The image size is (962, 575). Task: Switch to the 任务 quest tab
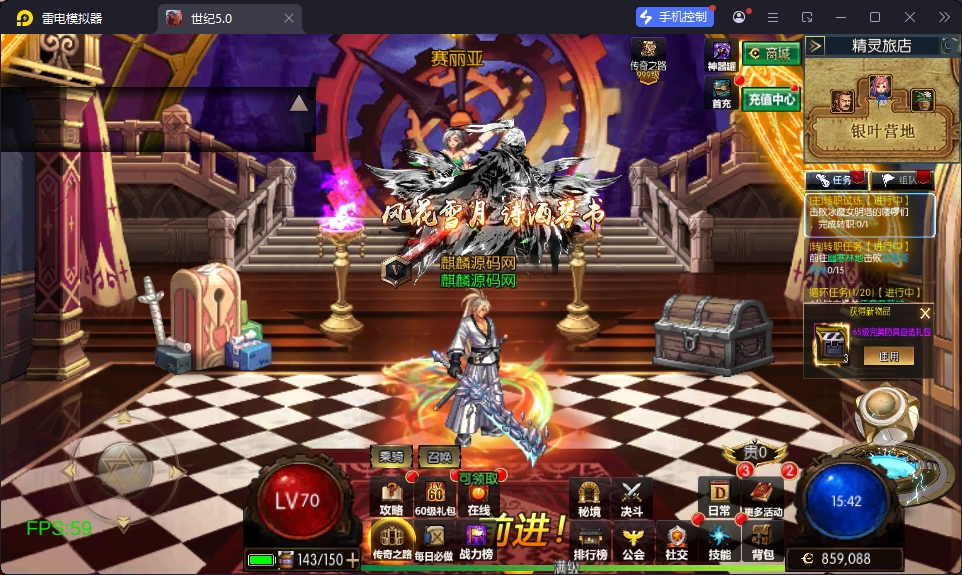pyautogui.click(x=835, y=180)
